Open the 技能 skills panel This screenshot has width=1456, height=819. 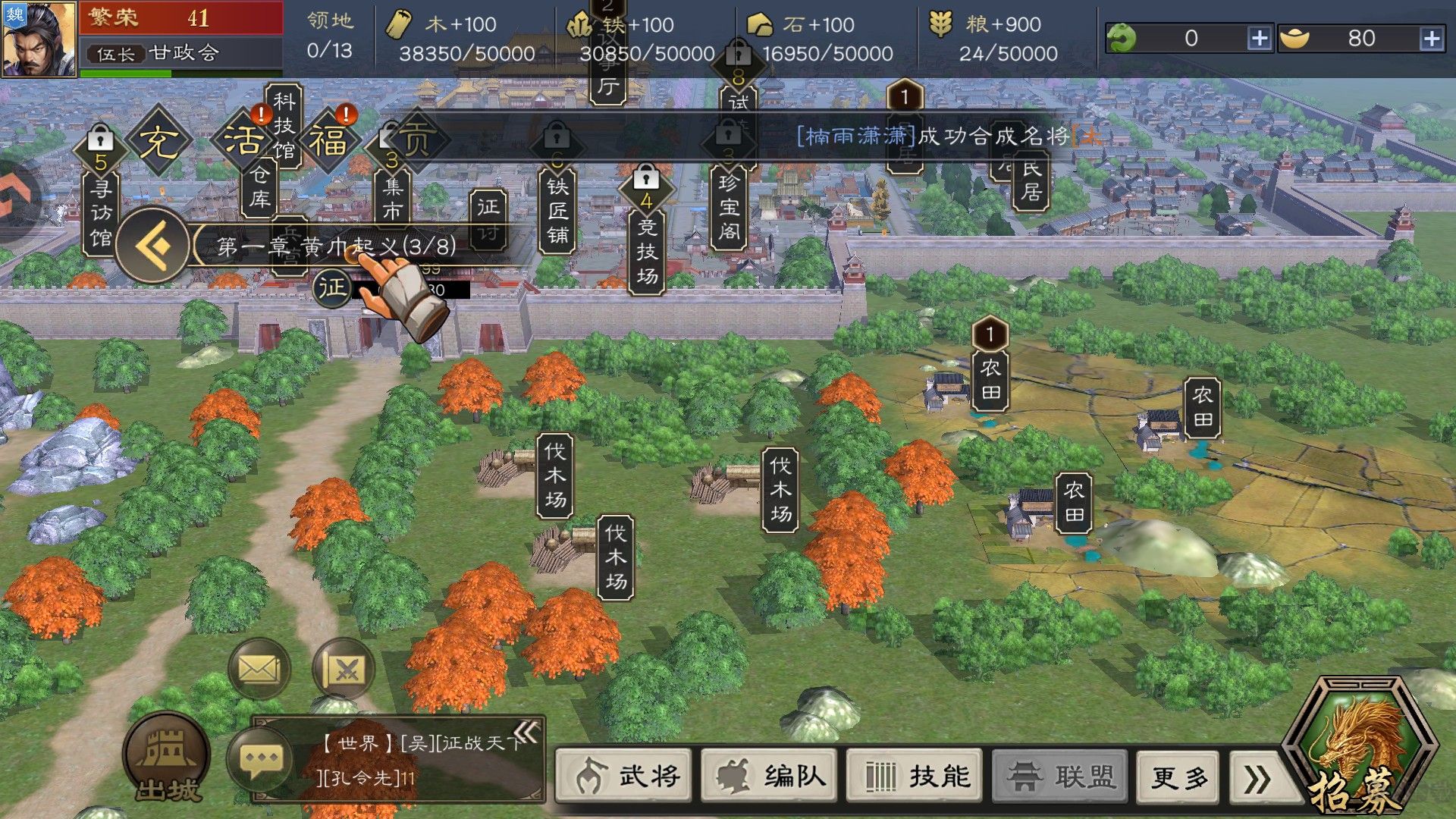tap(914, 776)
